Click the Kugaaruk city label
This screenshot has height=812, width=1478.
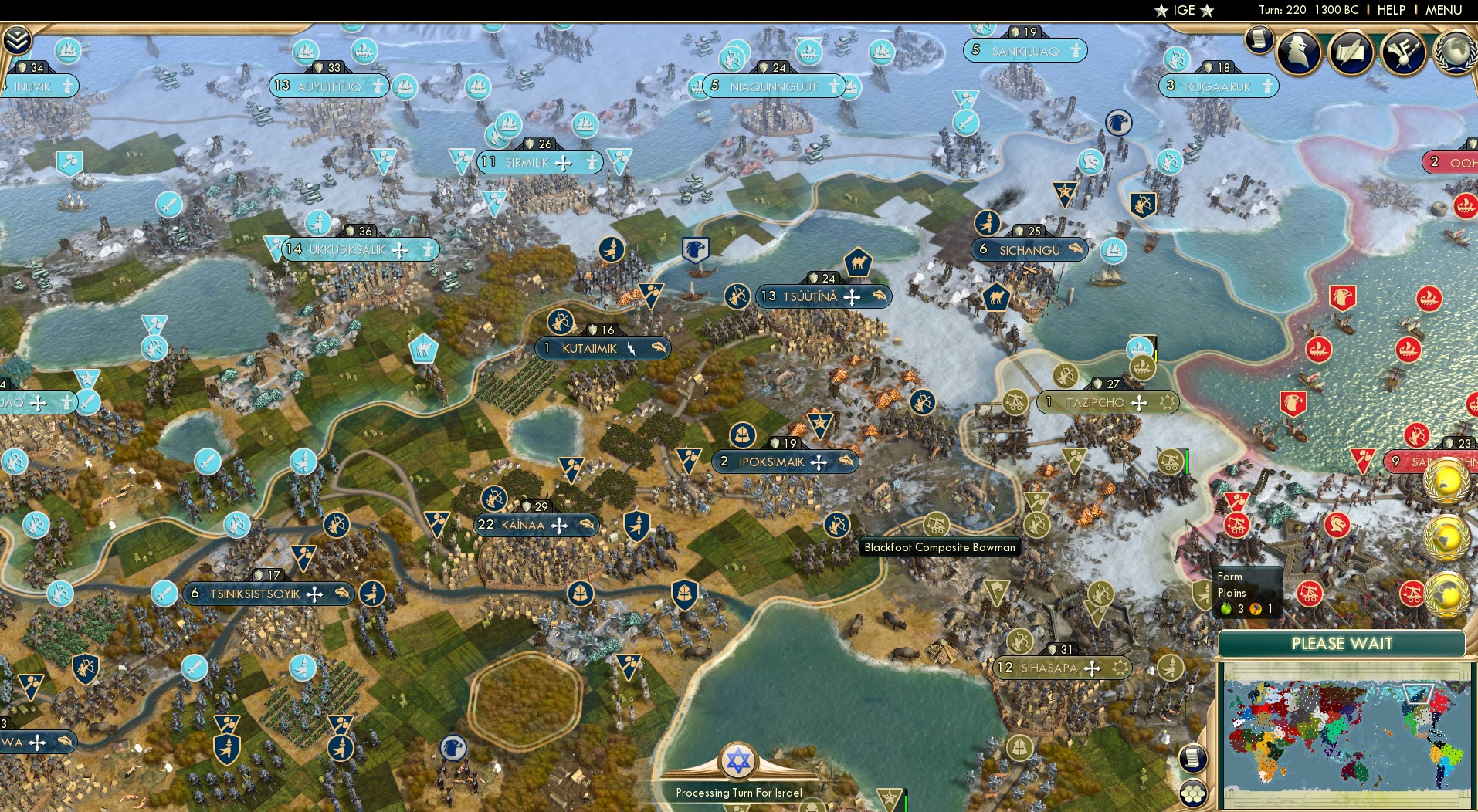point(1219,86)
